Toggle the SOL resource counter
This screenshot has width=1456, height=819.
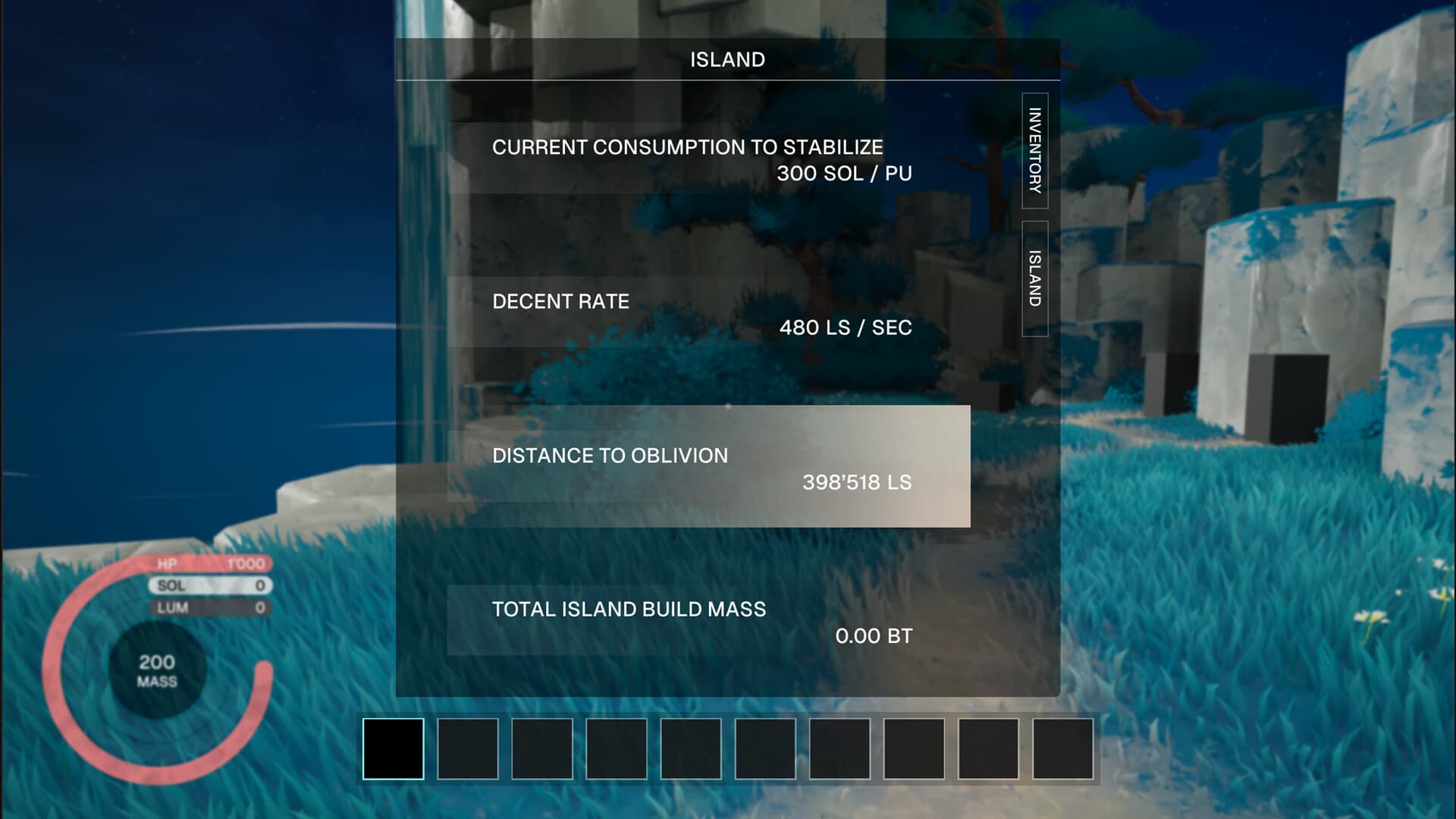click(209, 585)
